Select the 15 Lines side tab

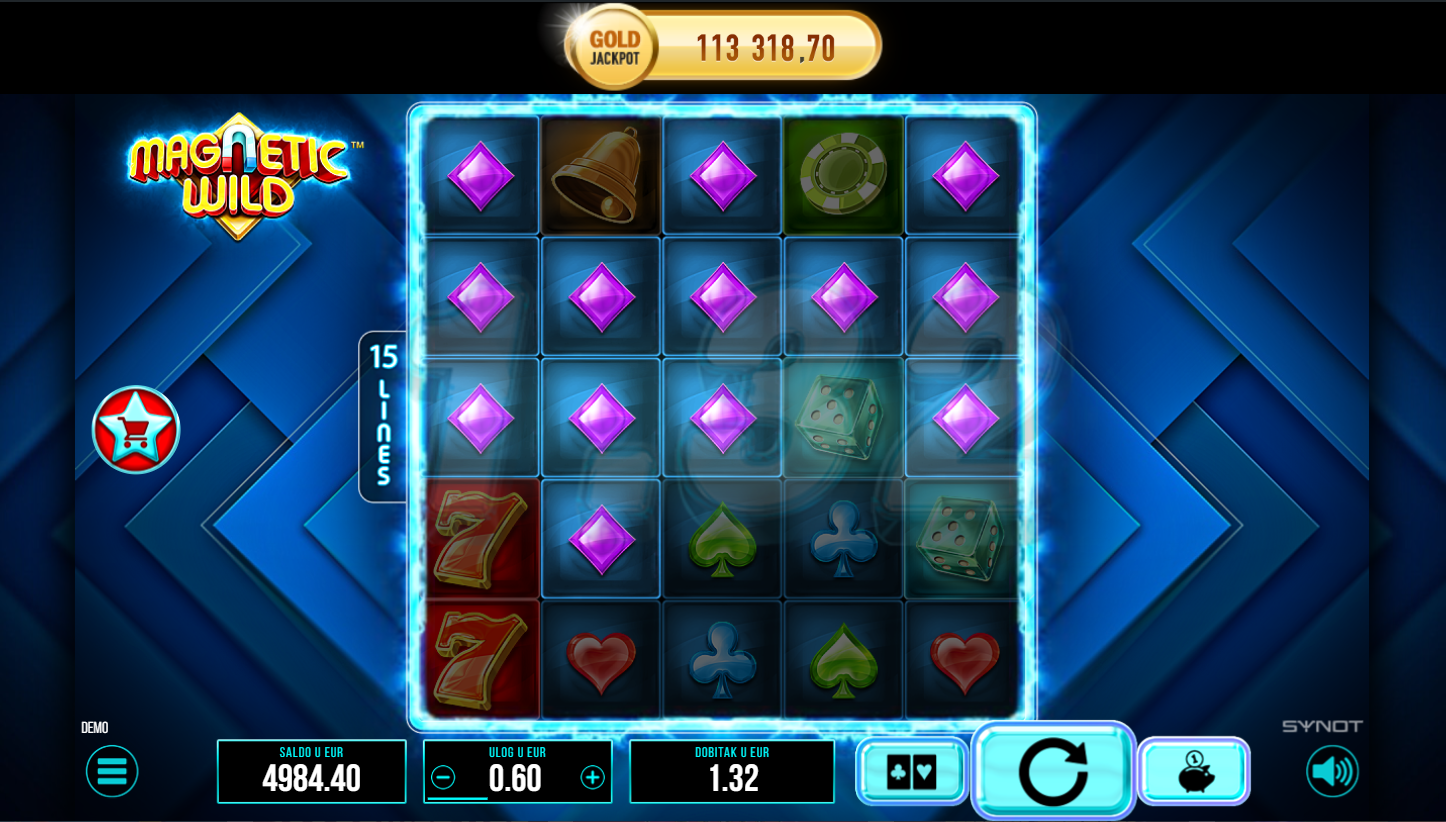[x=383, y=416]
